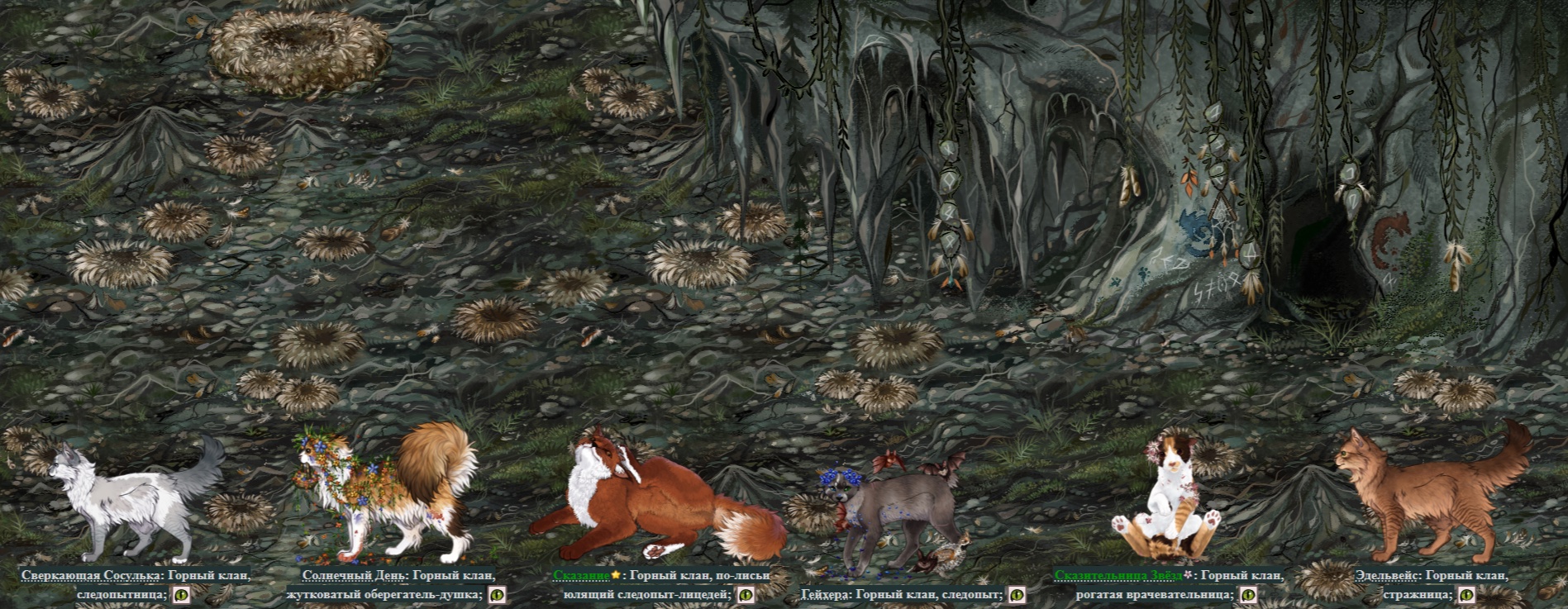Open Солнечный День's name link

(x=353, y=575)
